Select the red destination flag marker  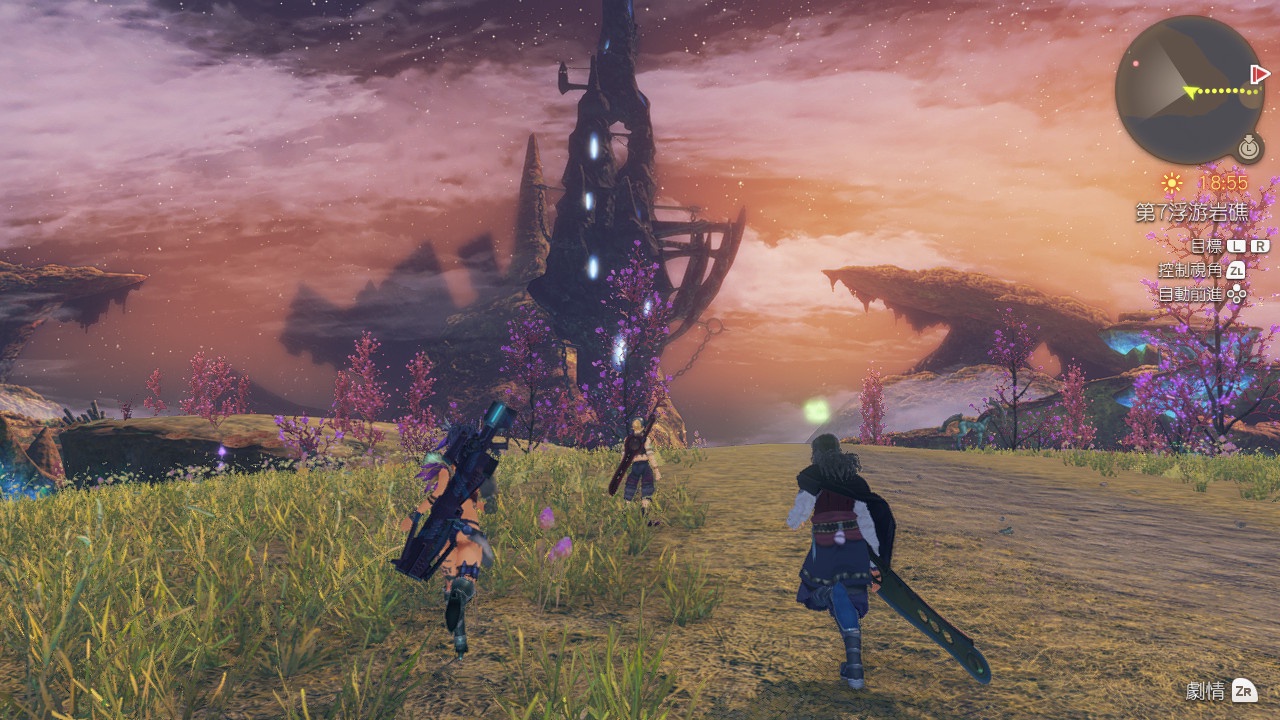[x=1260, y=75]
